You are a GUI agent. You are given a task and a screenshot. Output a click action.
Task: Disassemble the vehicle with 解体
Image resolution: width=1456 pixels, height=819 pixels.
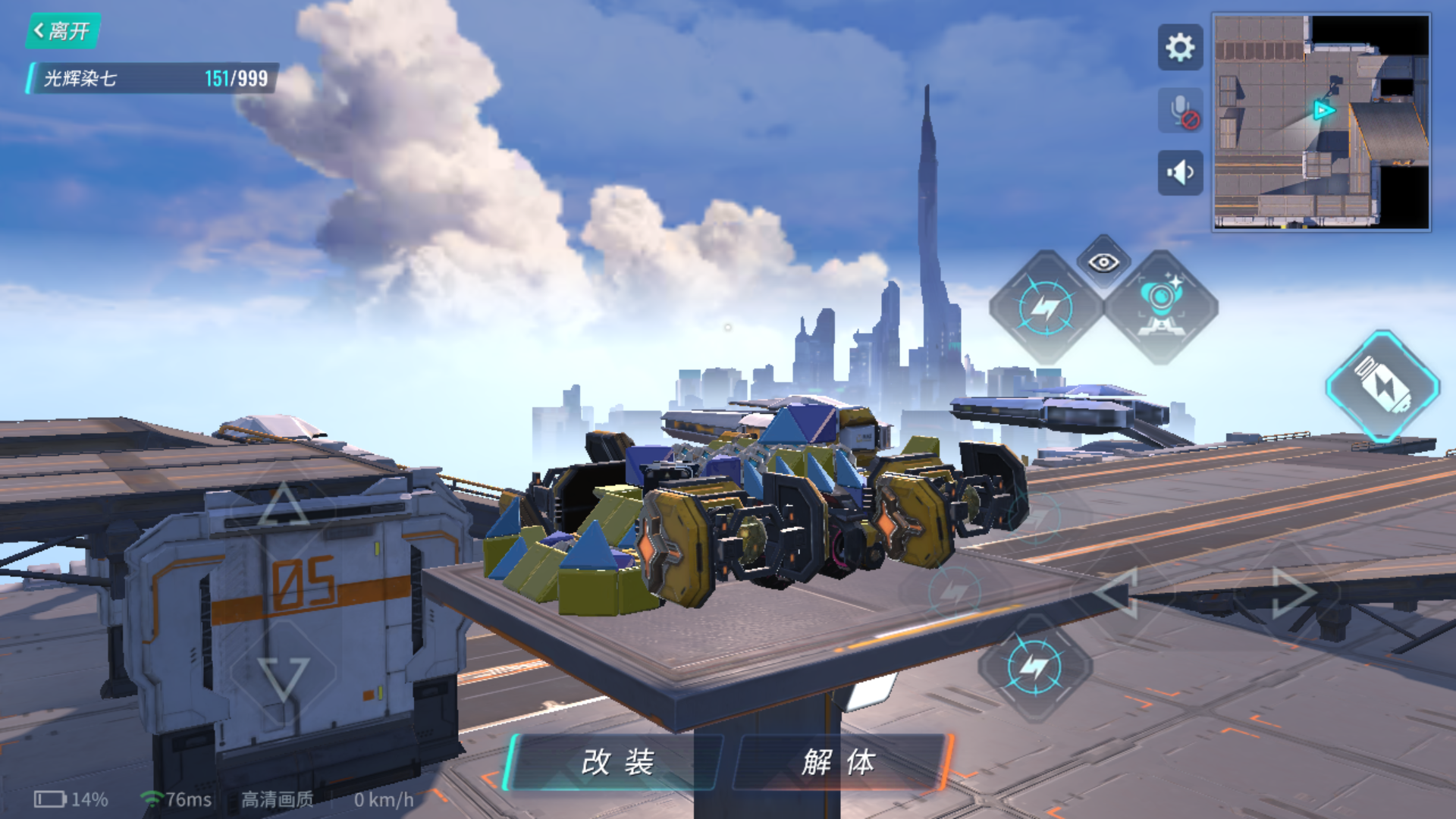point(839,762)
